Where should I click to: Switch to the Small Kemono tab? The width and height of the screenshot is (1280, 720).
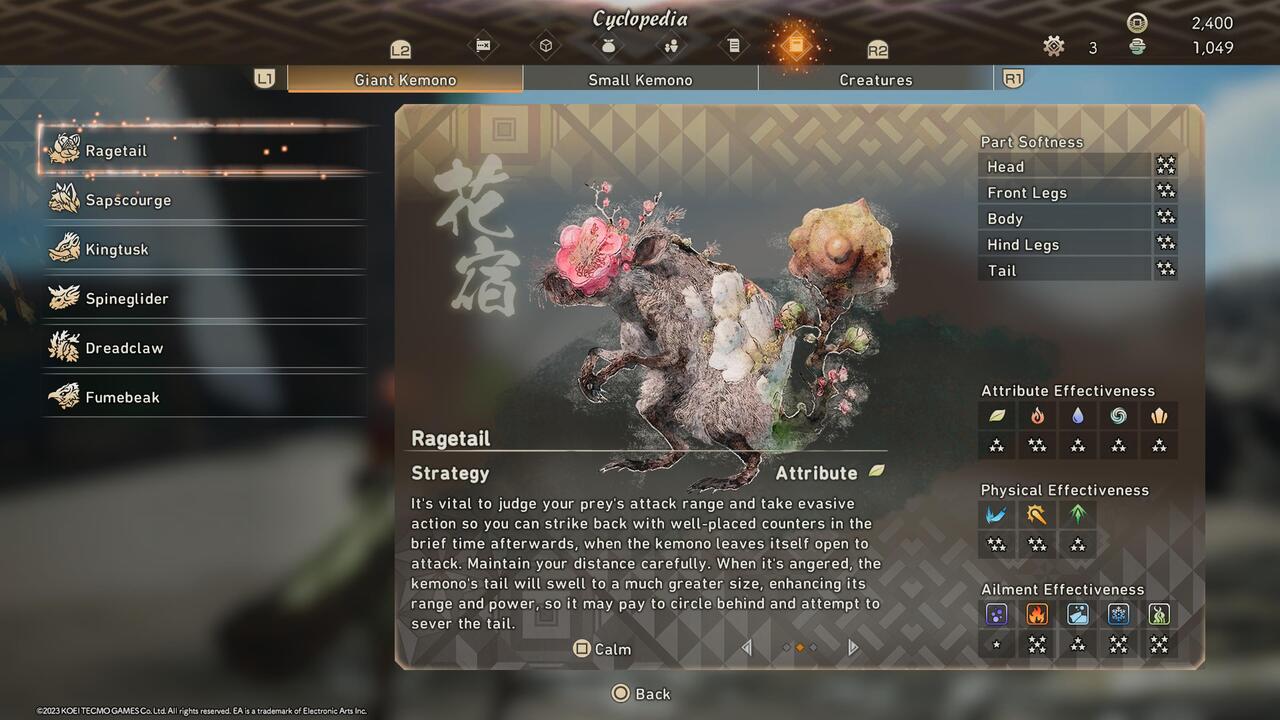click(640, 80)
